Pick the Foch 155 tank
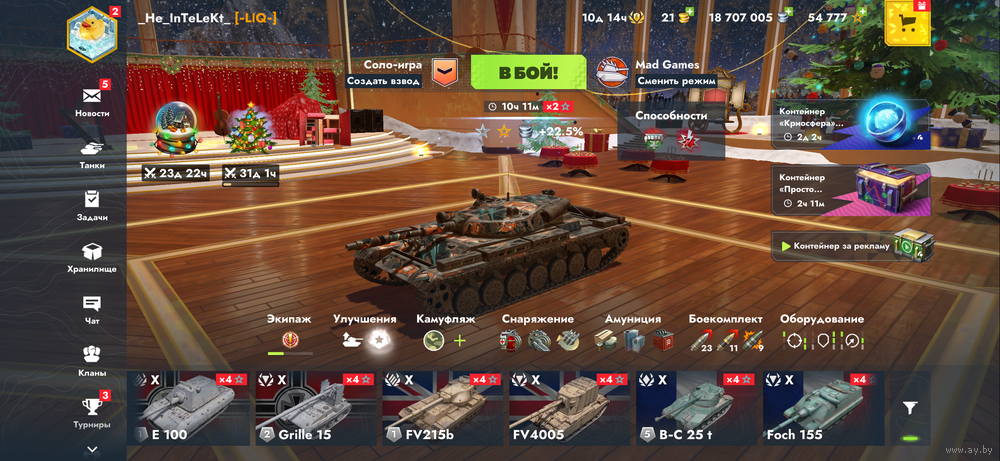The height and width of the screenshot is (461, 1000). tap(822, 409)
